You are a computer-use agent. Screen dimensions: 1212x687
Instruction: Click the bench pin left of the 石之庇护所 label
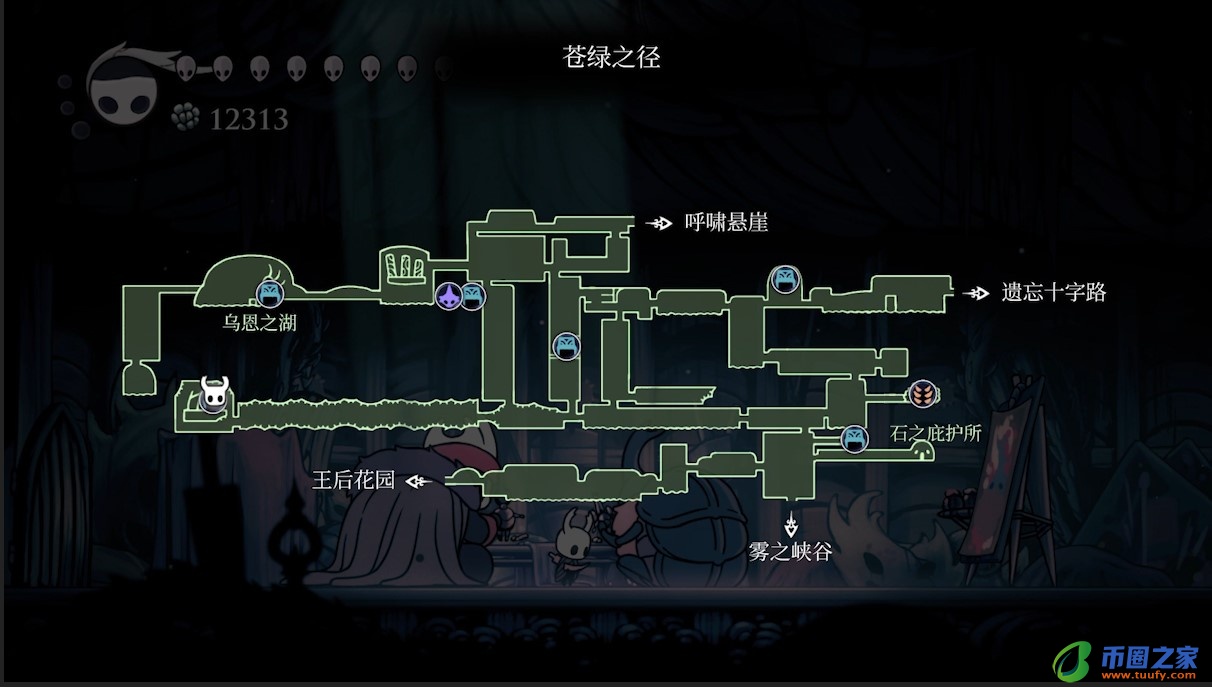[854, 438]
